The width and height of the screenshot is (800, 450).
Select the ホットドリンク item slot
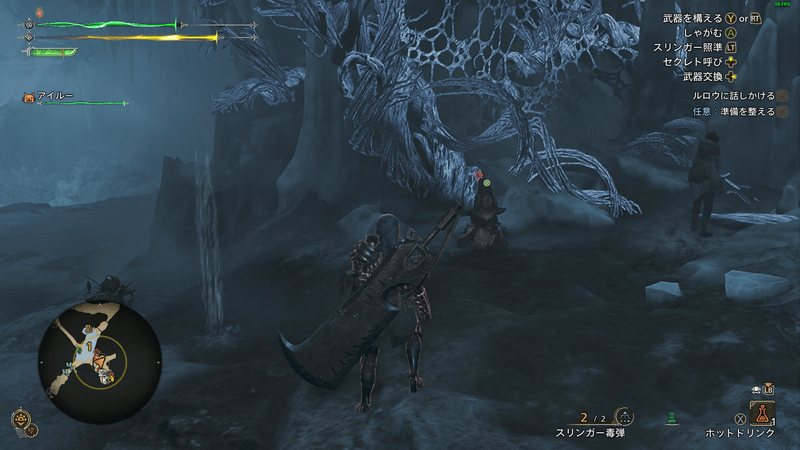(x=762, y=413)
